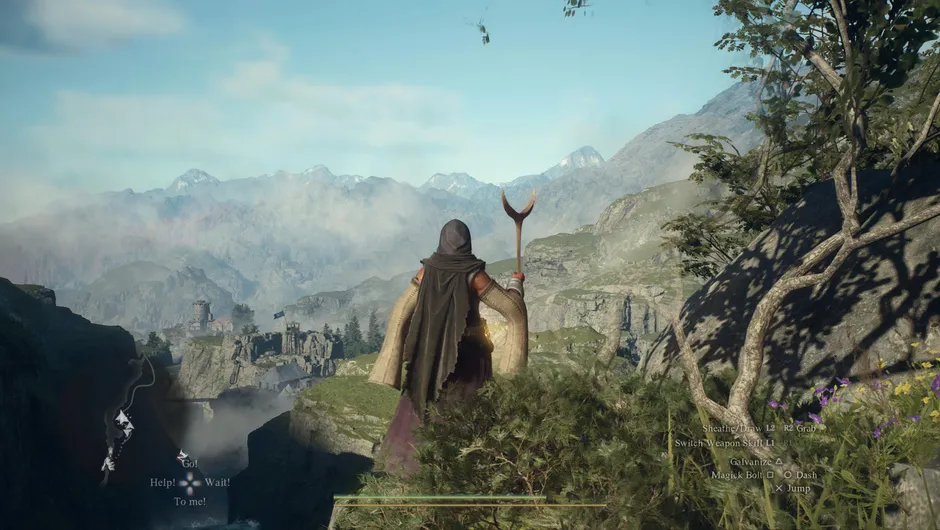Call pawns with To me!
The height and width of the screenshot is (530, 940).
(x=190, y=501)
